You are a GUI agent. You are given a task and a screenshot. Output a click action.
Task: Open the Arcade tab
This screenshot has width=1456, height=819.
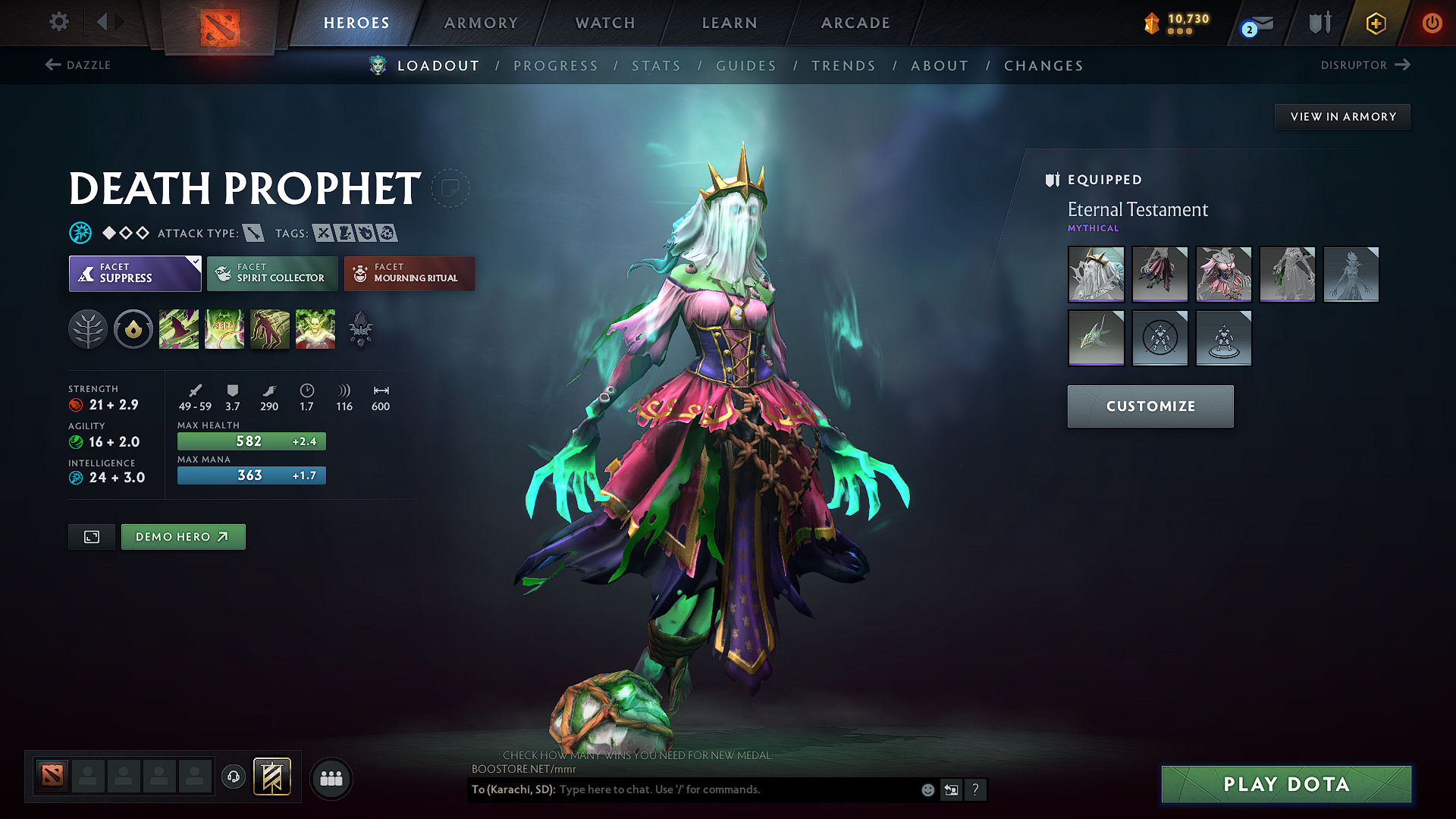click(x=855, y=23)
